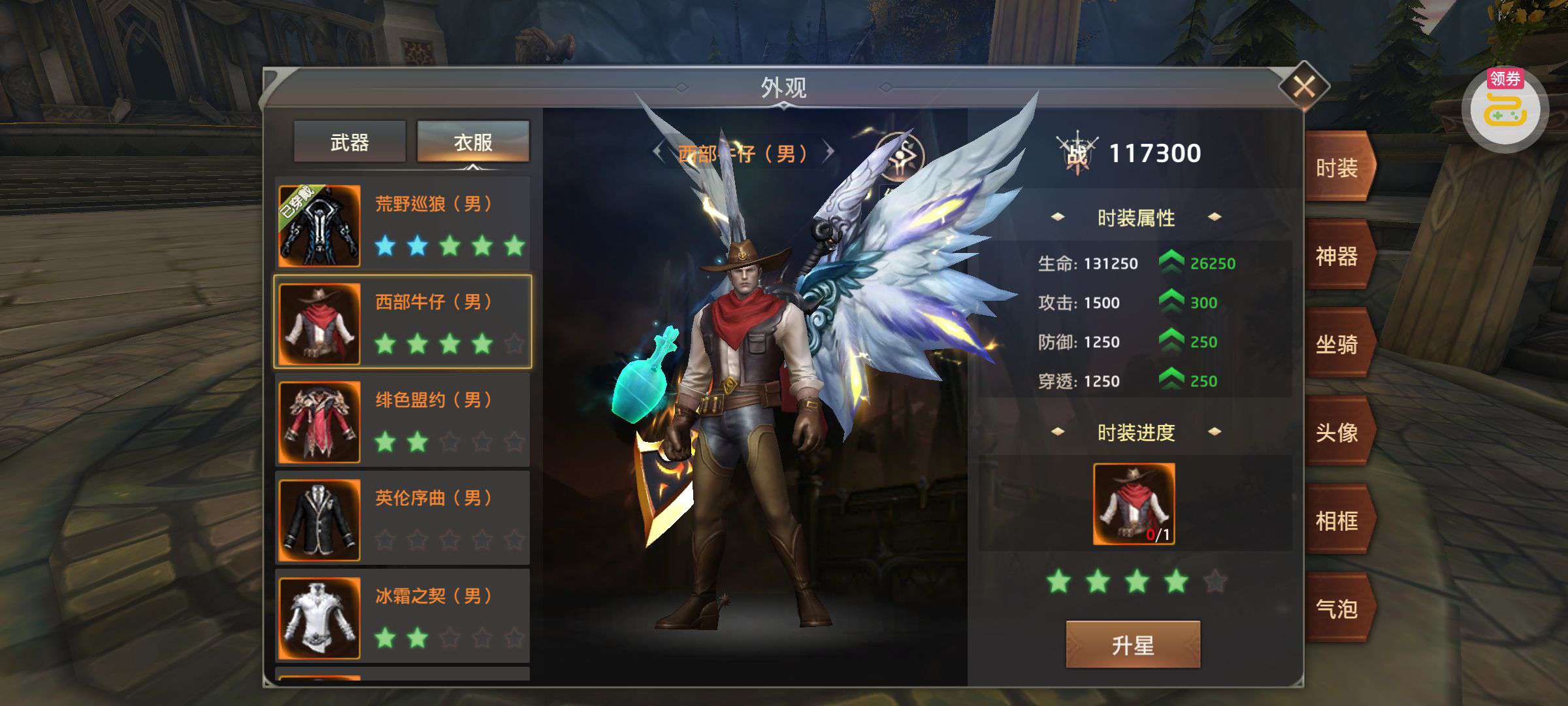1568x706 pixels.
Task: Choose the 英伦序曲 black suit row
Action: pos(402,518)
